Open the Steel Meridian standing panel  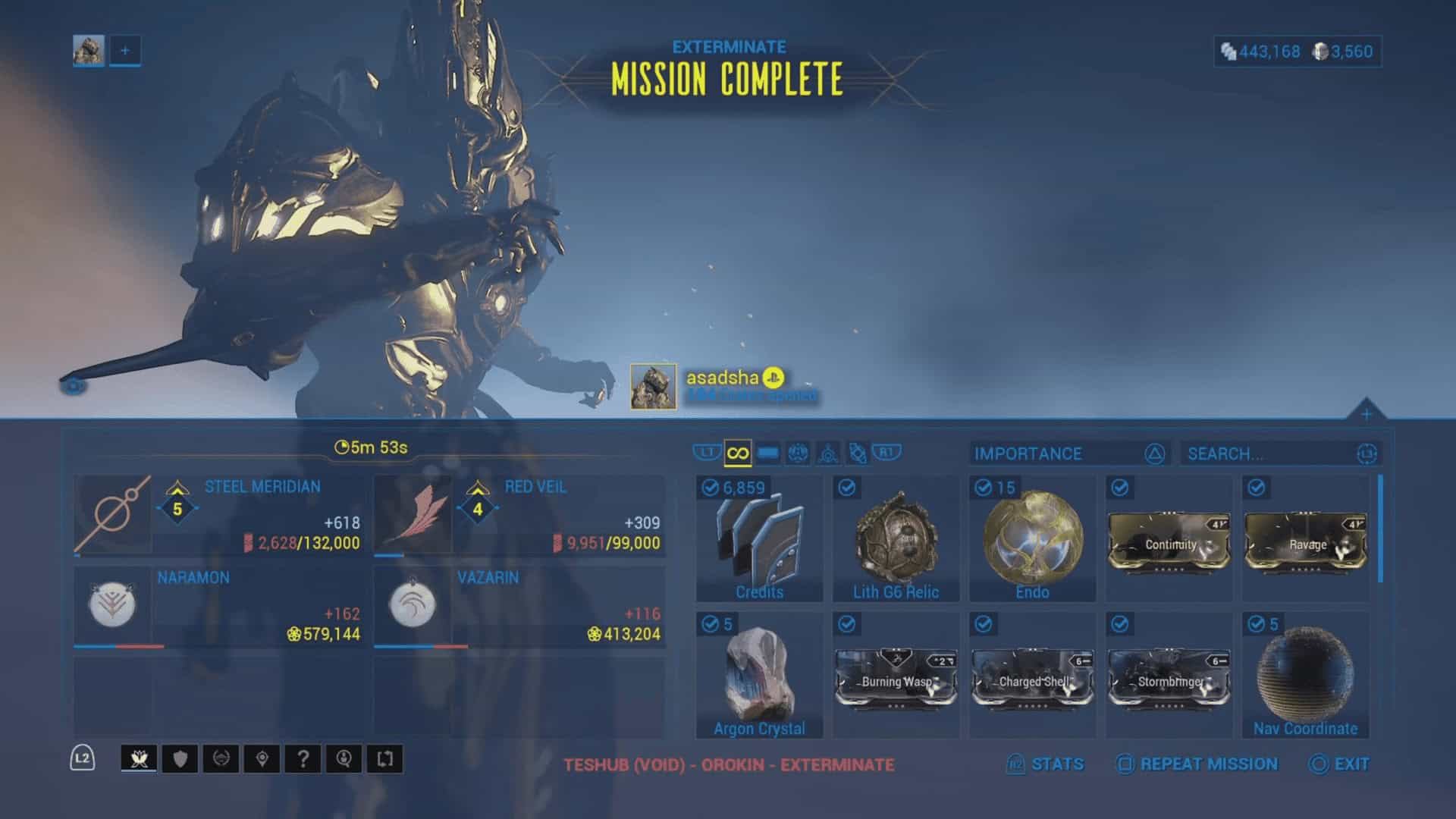(x=219, y=515)
